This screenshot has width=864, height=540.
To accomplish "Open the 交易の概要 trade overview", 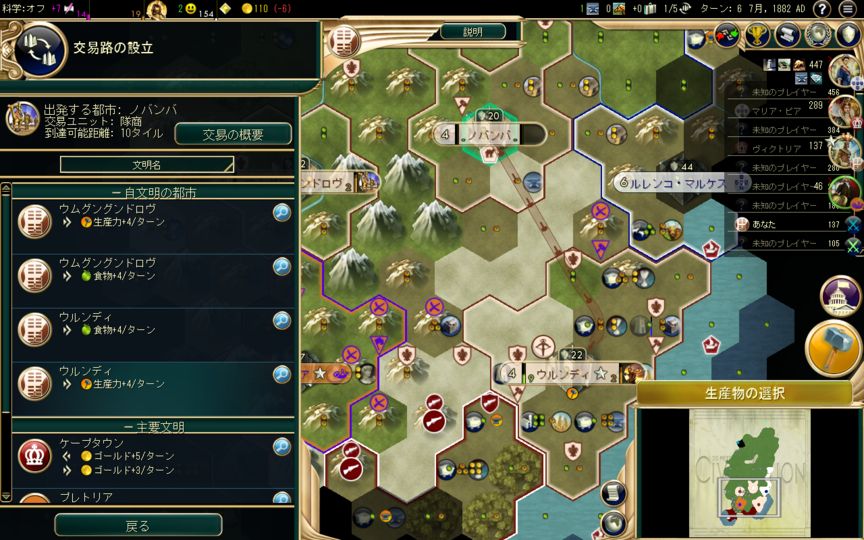I will coord(233,135).
